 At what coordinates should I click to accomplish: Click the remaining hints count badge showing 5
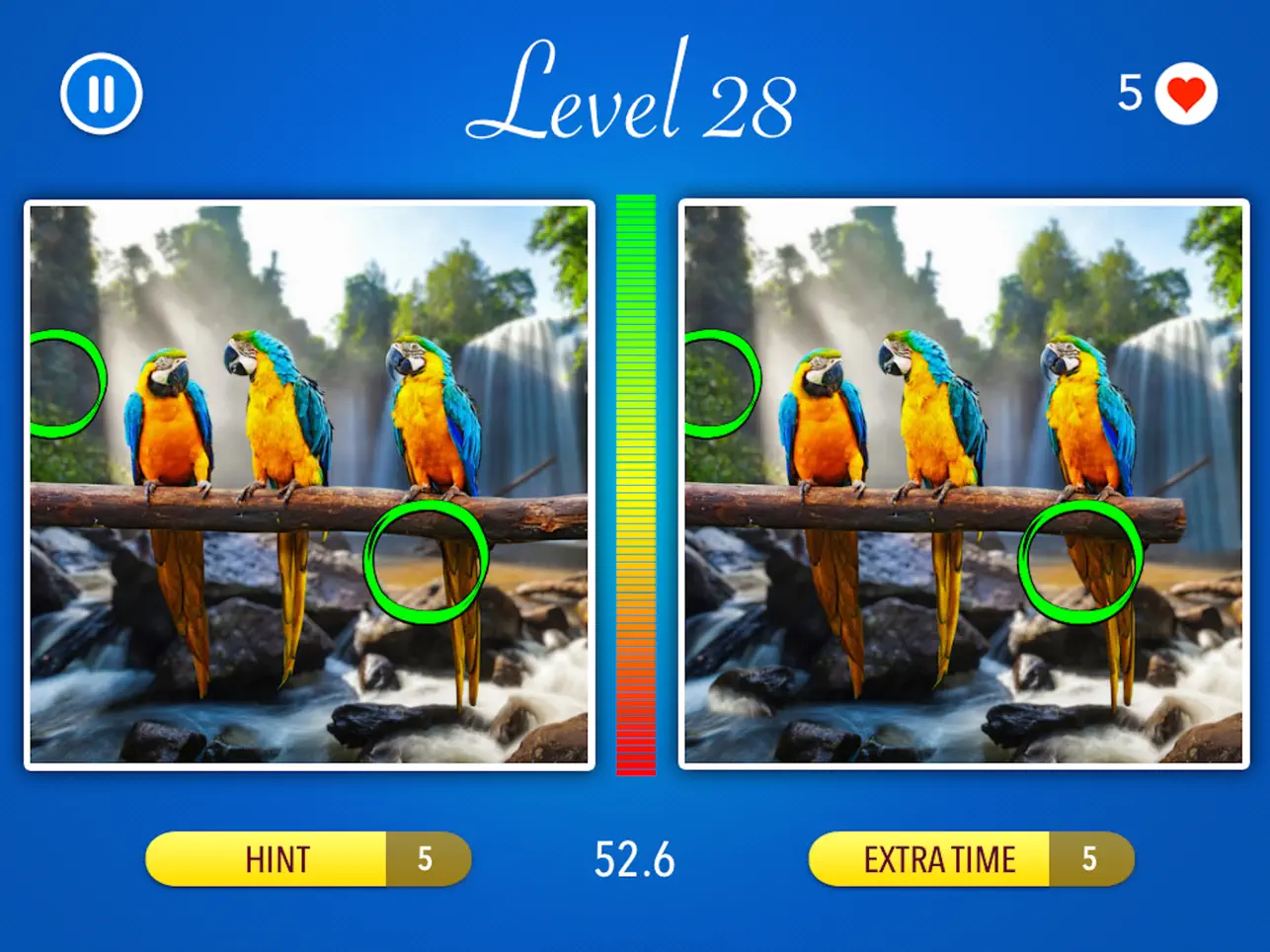point(426,859)
